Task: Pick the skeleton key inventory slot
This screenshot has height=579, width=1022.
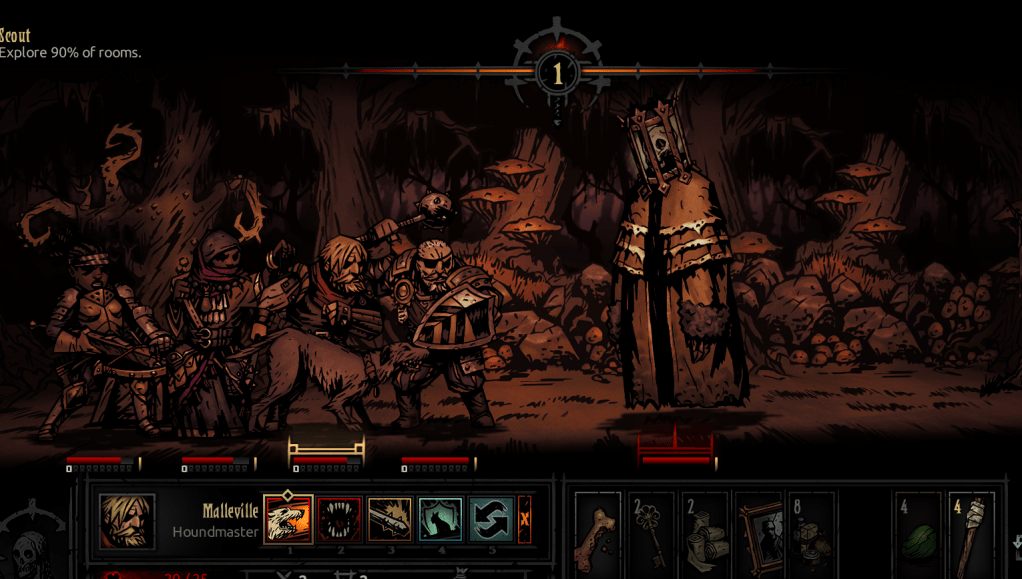Action: (x=651, y=536)
